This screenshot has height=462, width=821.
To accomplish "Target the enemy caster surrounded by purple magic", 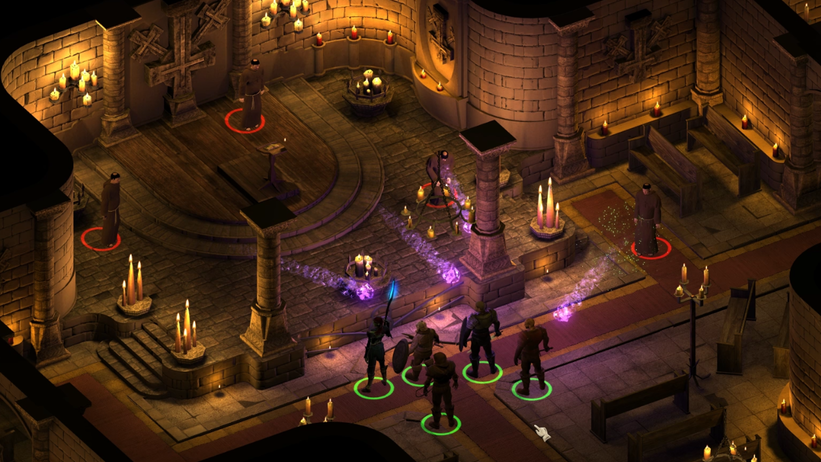I will coord(439,178).
